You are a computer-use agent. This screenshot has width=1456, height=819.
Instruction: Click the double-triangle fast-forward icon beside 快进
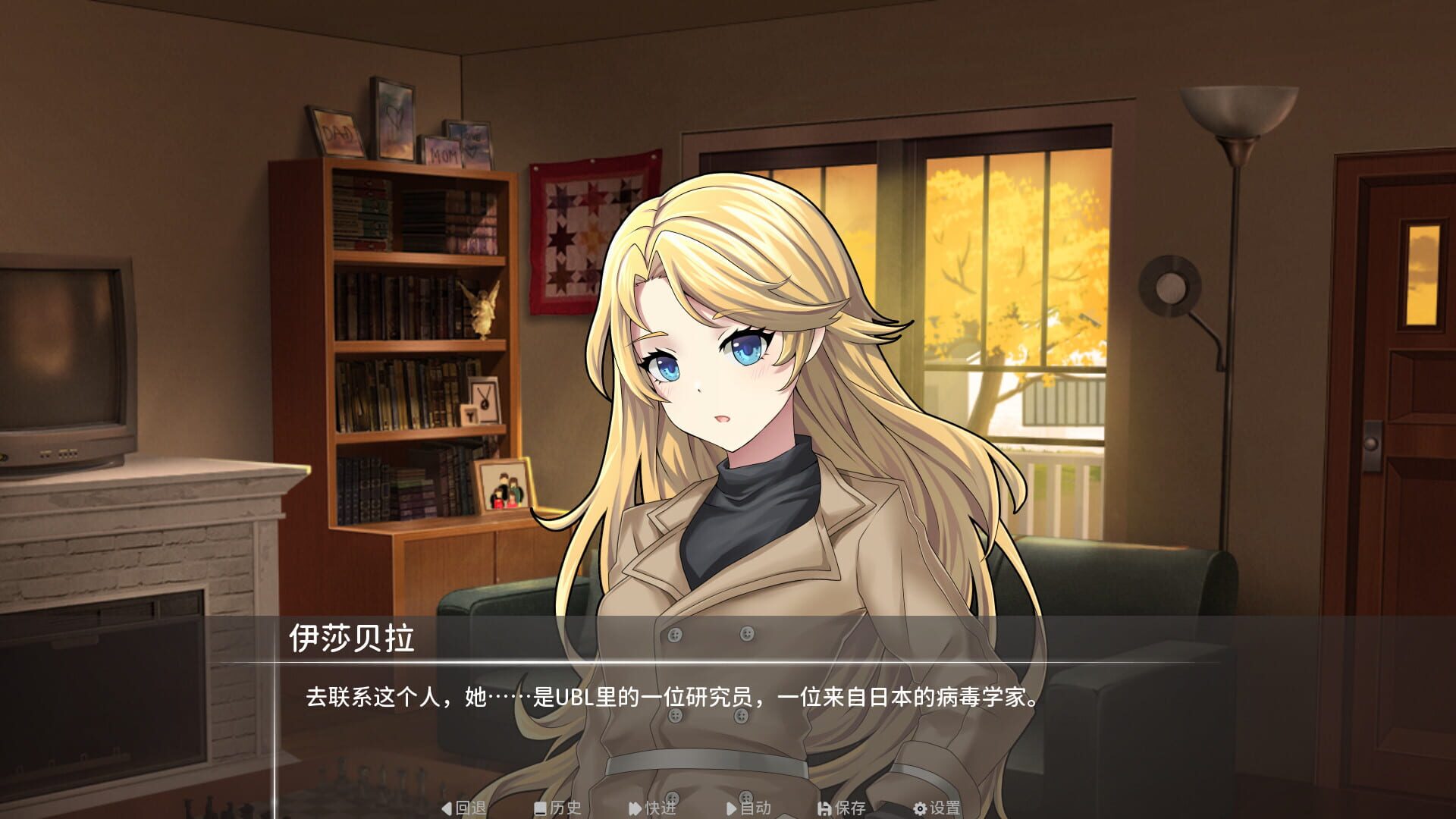click(633, 808)
